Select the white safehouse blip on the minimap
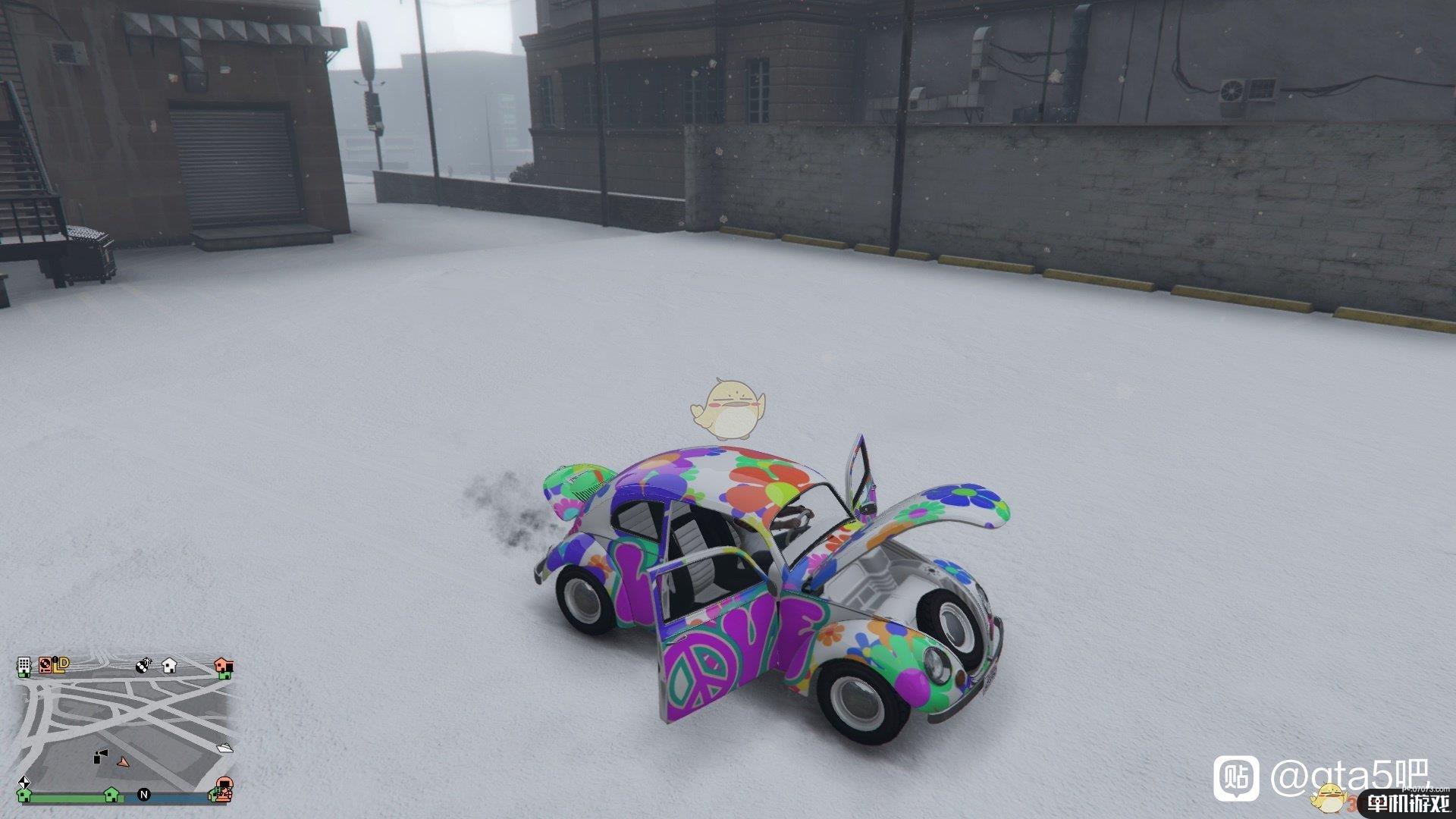 pos(168,667)
